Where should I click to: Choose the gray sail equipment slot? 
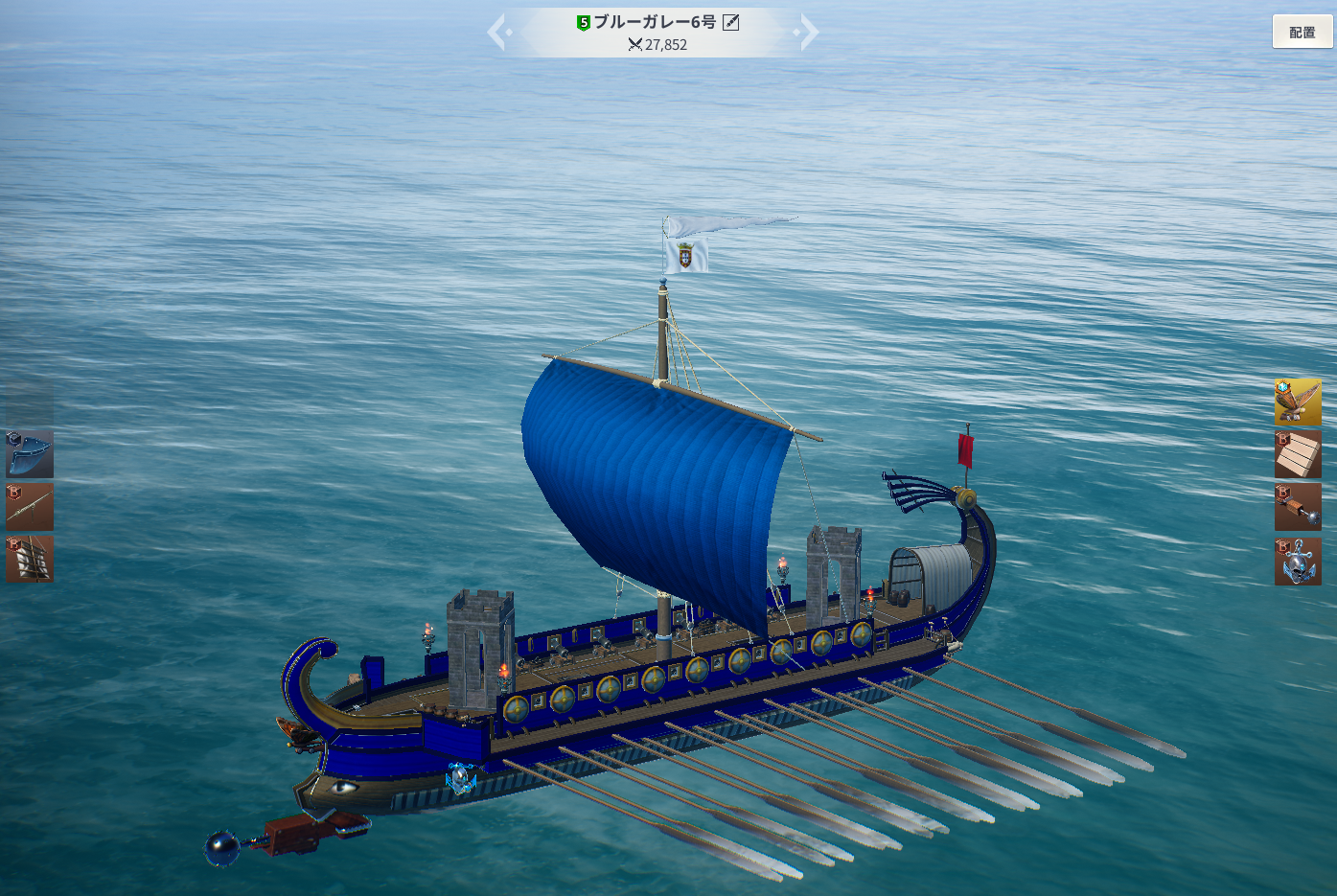[30, 559]
